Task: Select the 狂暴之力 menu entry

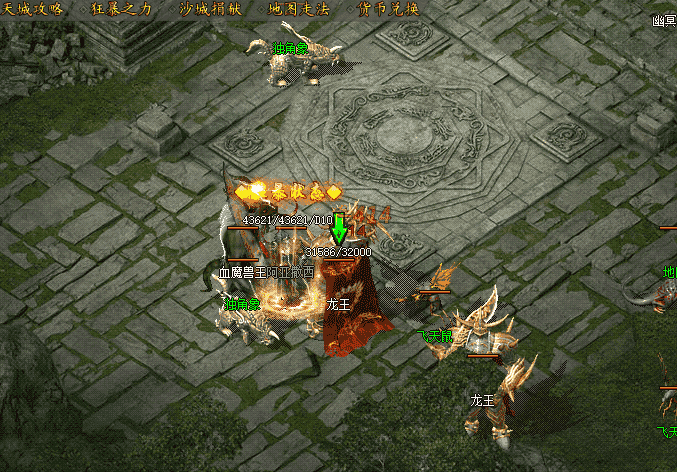Action: click(123, 8)
